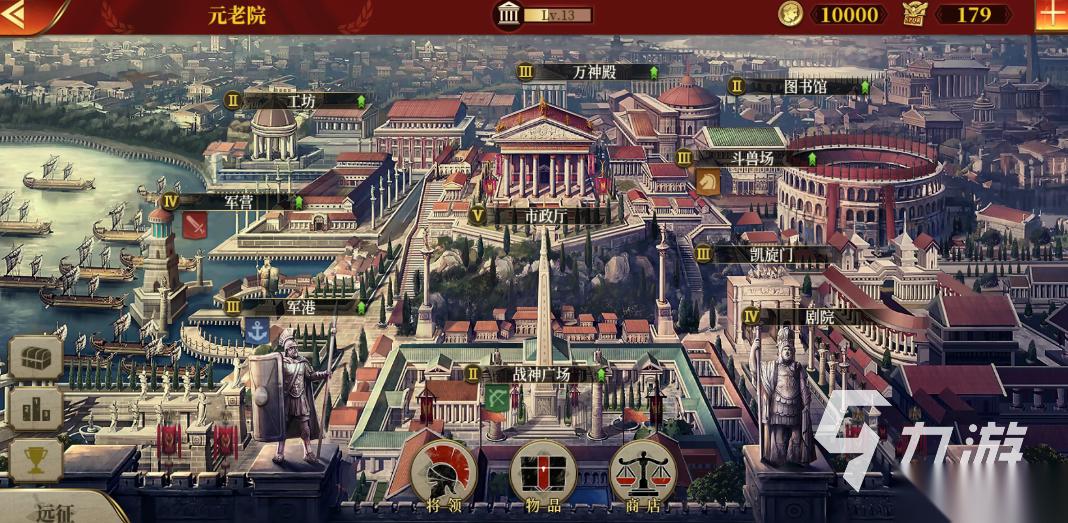Go back using the top-left arrow
This screenshot has width=1068, height=523.
(22, 15)
